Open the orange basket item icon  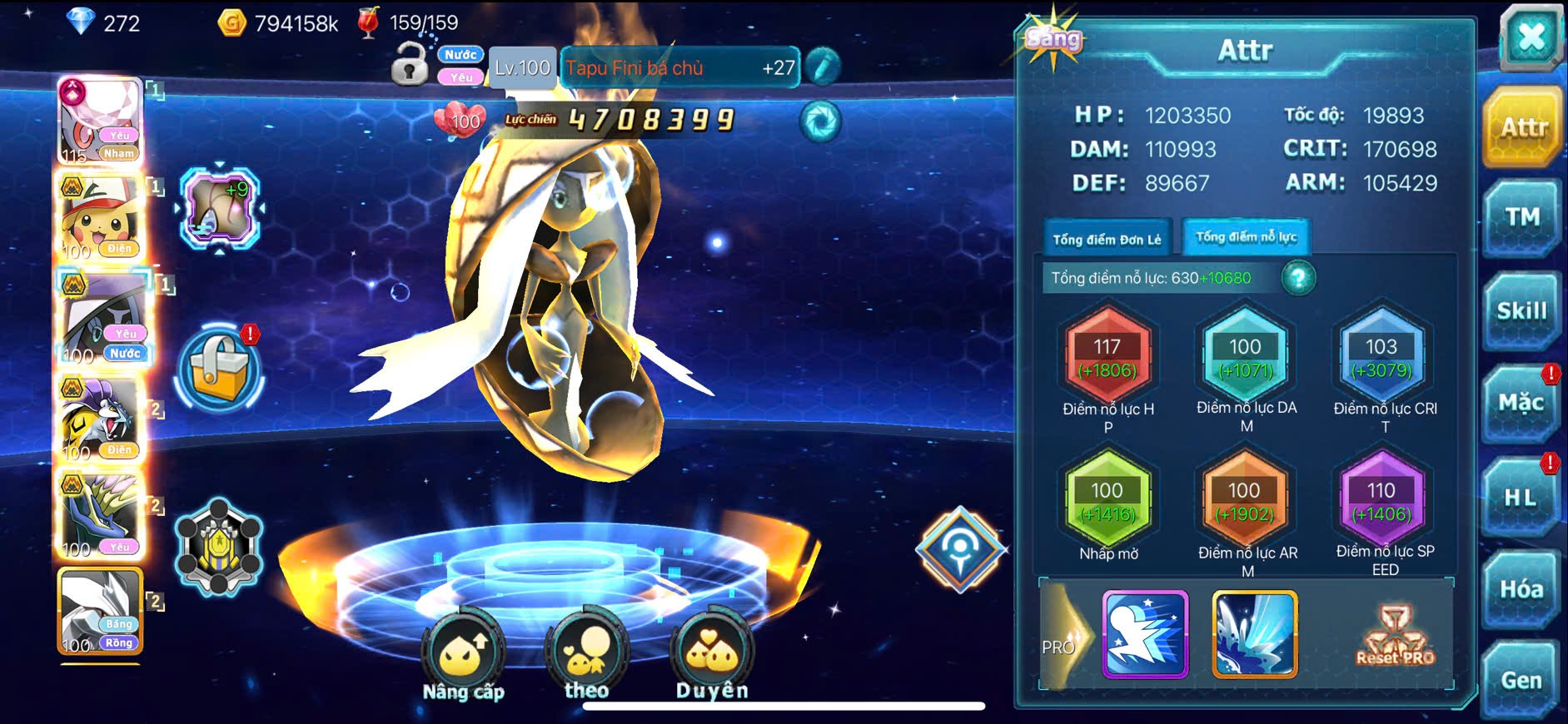219,371
